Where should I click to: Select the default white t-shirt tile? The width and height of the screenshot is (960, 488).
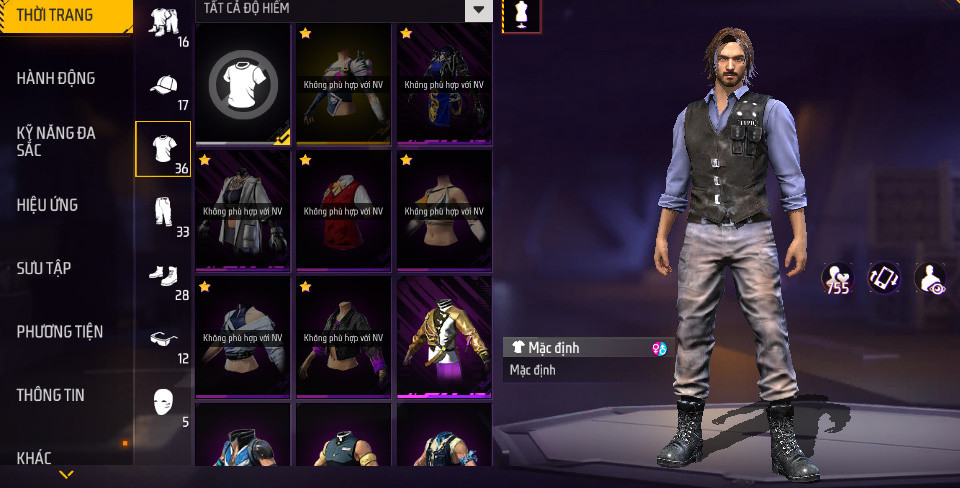[243, 85]
